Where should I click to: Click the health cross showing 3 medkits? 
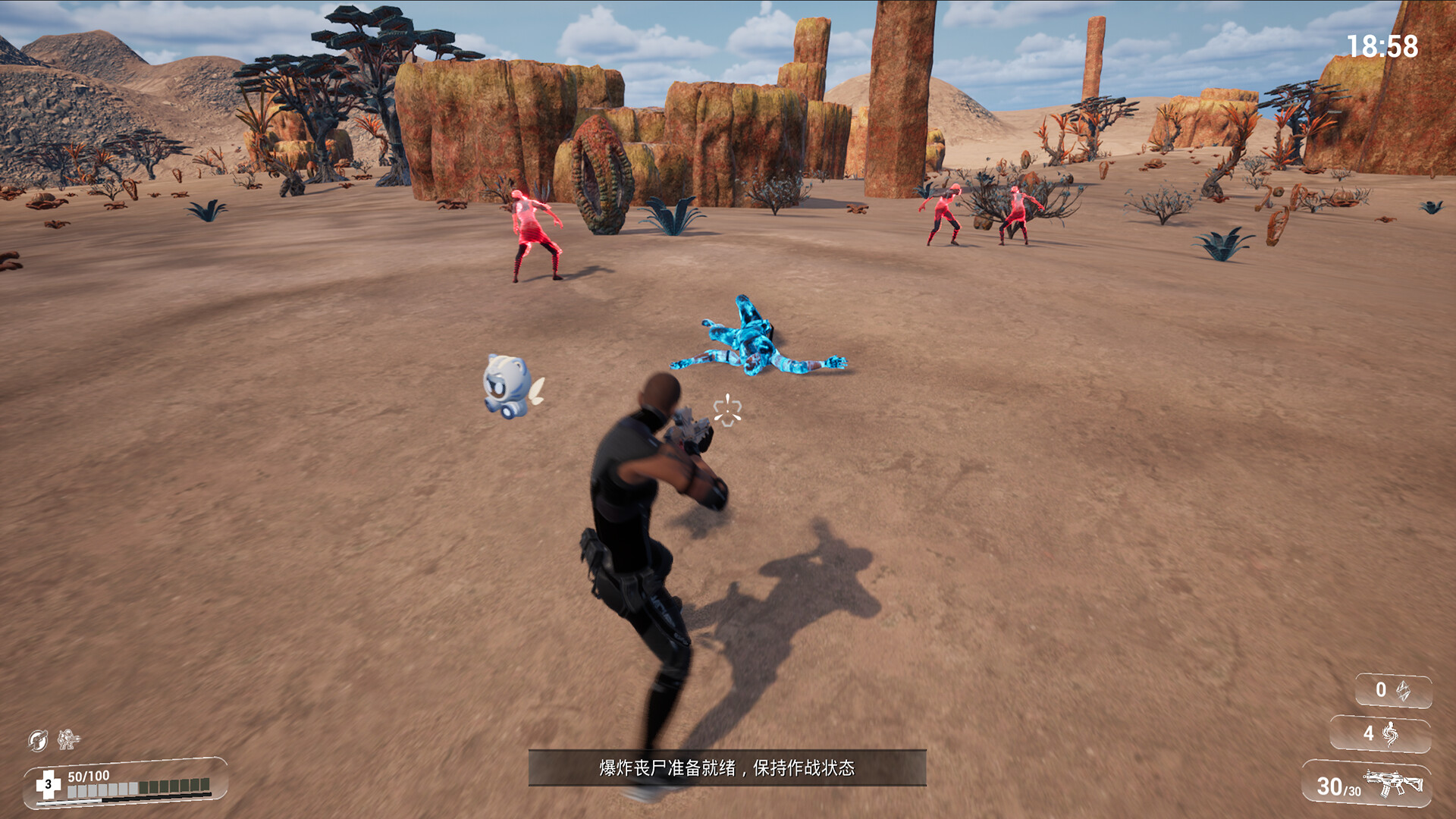click(49, 783)
